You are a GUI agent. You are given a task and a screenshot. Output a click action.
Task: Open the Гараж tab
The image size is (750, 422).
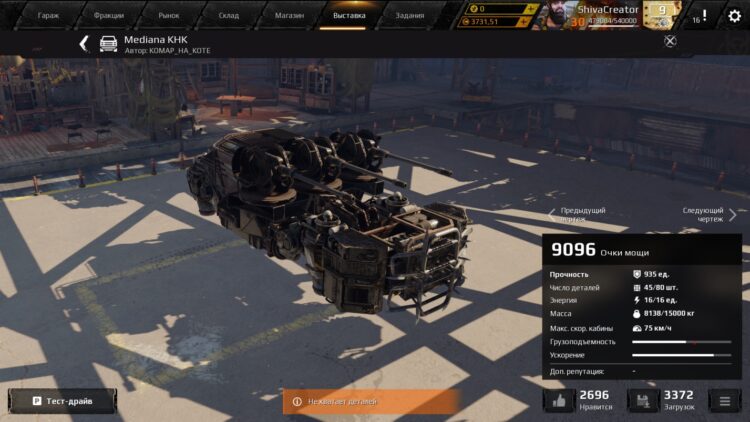(x=48, y=15)
